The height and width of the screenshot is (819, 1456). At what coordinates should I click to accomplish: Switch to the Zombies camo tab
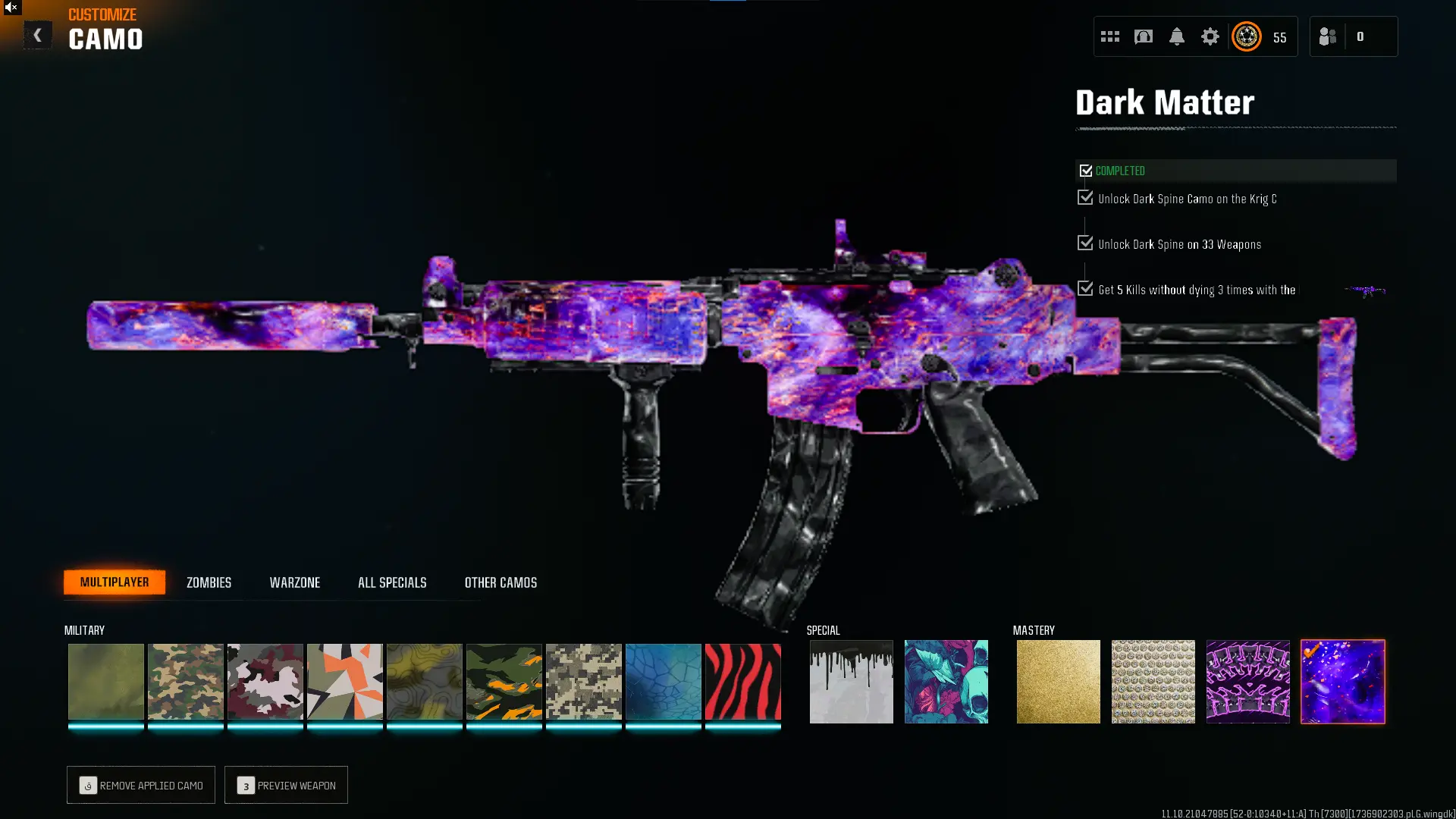coord(209,582)
